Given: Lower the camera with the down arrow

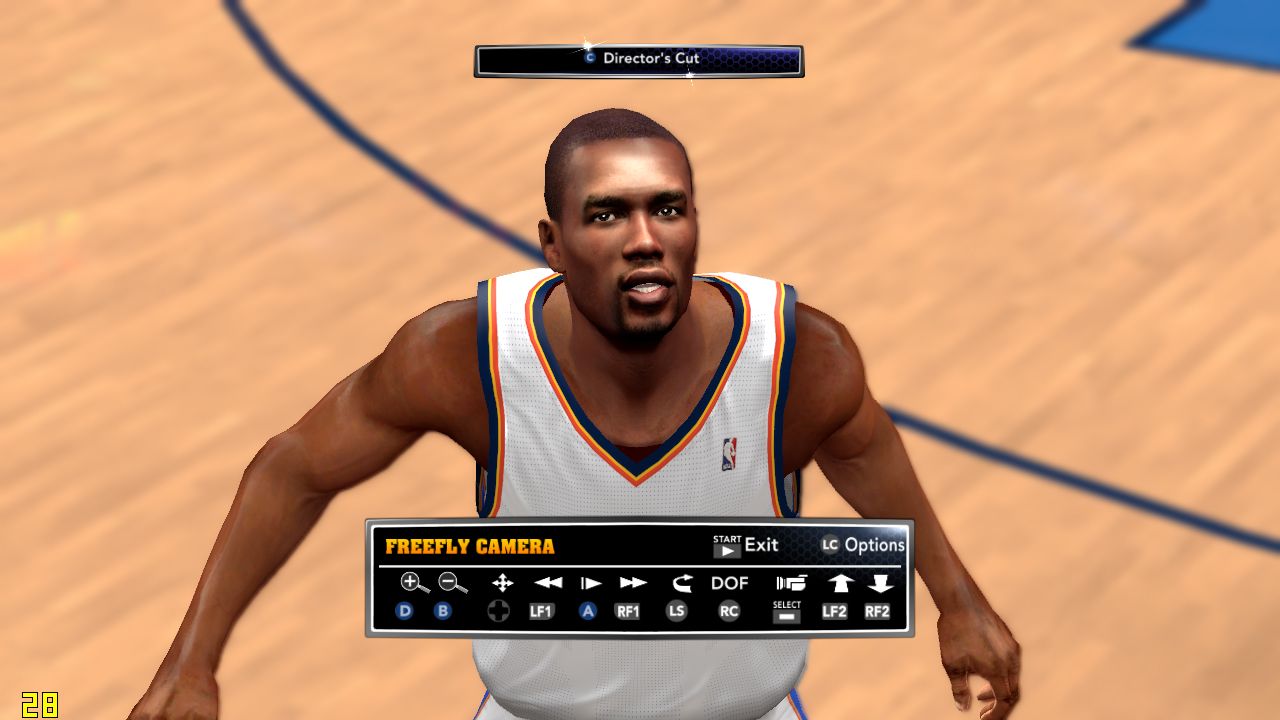Looking at the screenshot, I should coord(878,582).
